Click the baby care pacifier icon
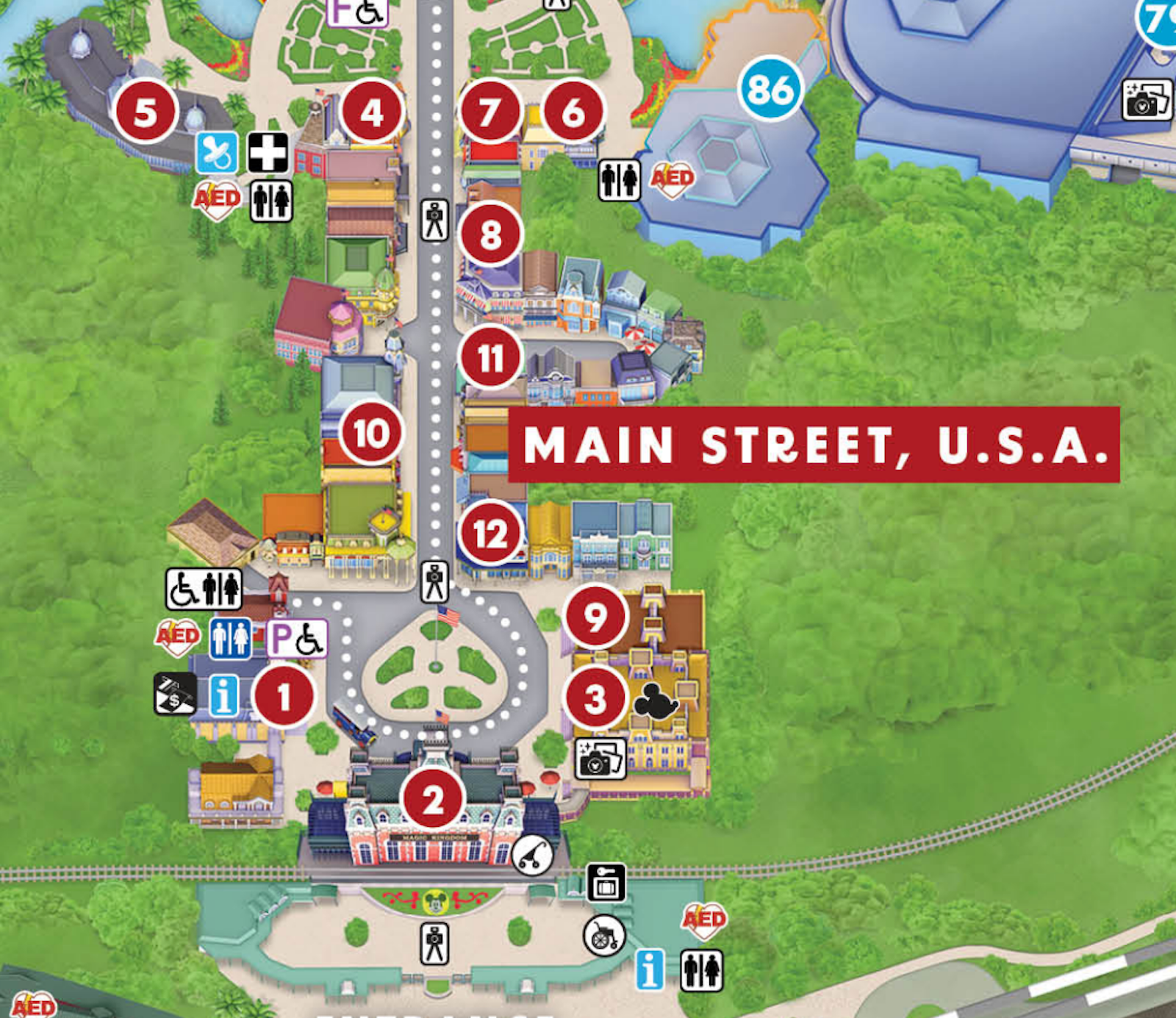The width and height of the screenshot is (1176, 1018). pos(217,153)
